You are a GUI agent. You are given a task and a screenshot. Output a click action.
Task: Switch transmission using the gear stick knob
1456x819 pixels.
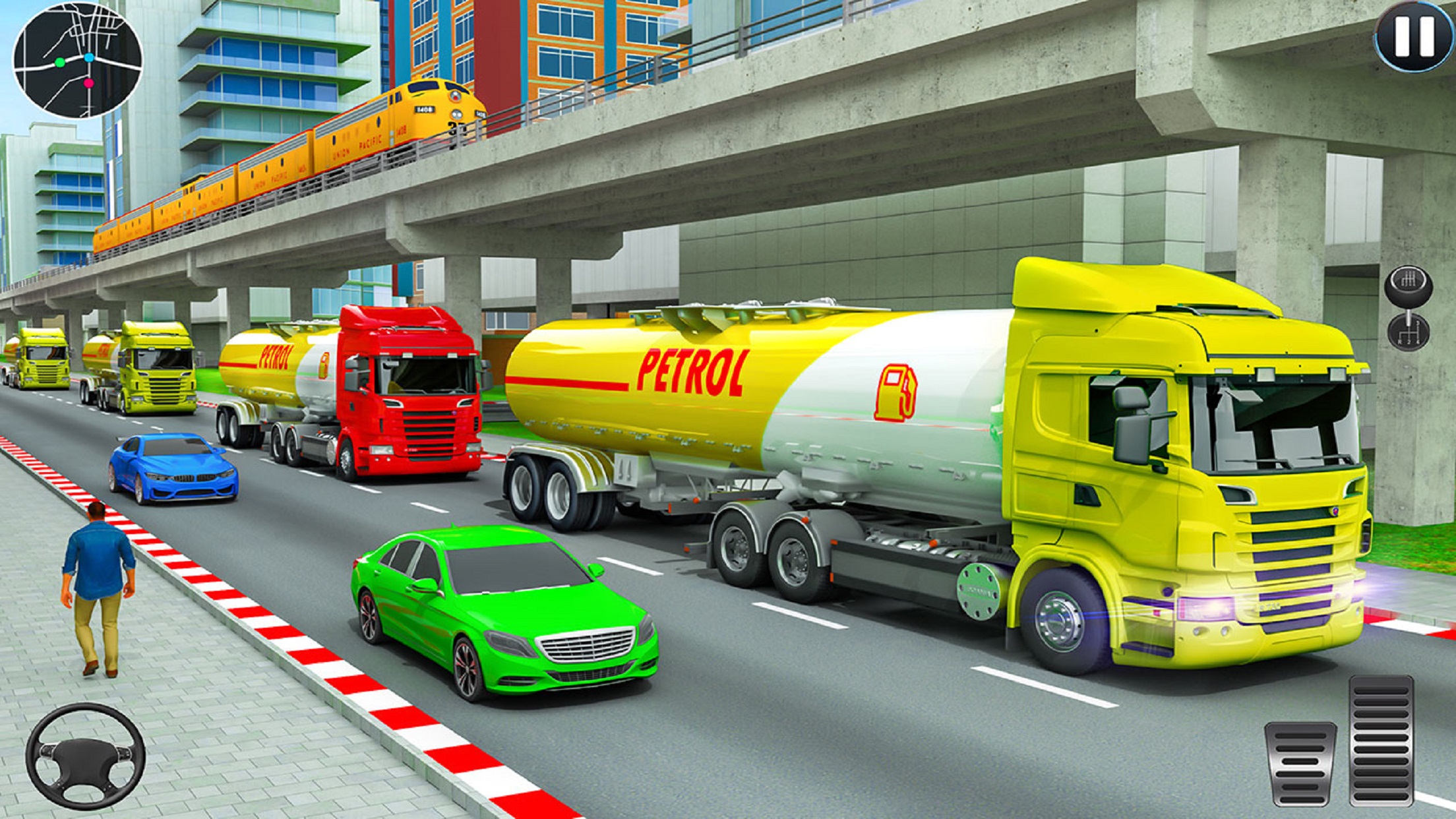click(1409, 285)
